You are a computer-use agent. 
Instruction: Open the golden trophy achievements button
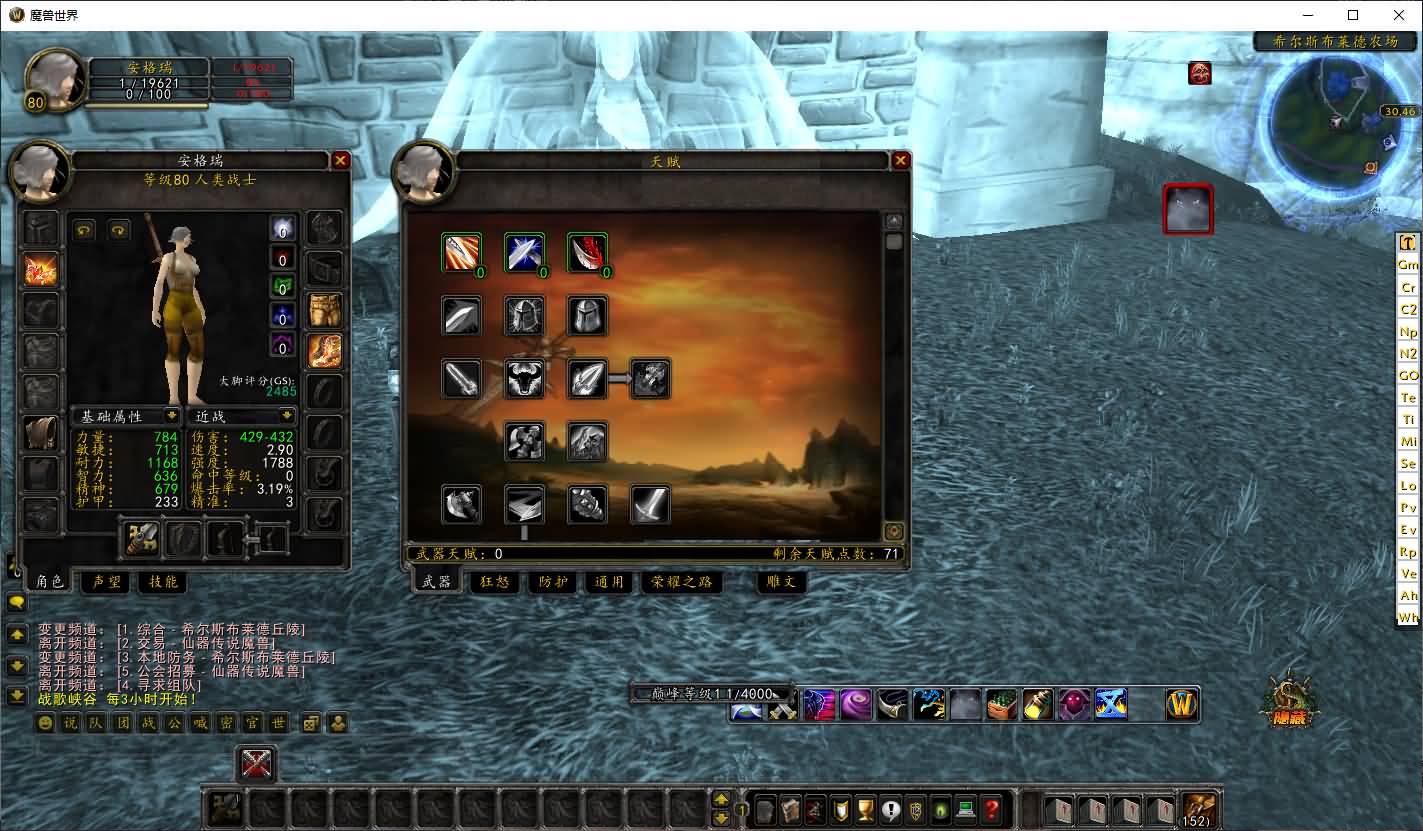(x=866, y=809)
